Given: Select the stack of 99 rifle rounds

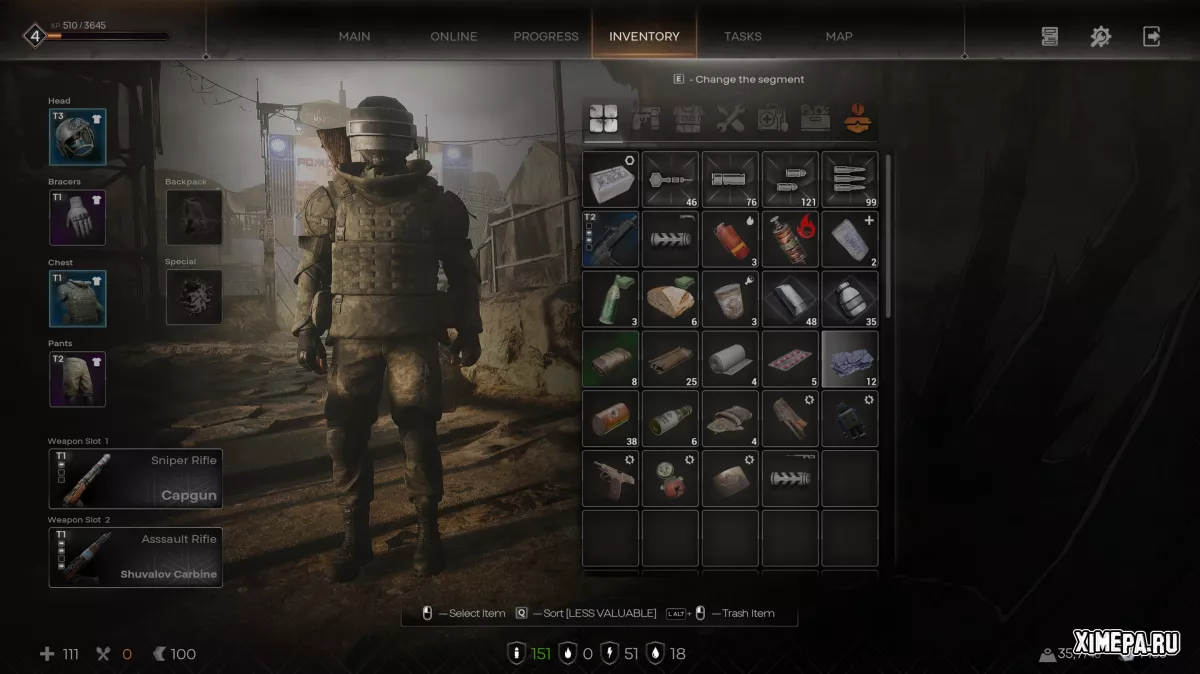Looking at the screenshot, I should pos(850,180).
